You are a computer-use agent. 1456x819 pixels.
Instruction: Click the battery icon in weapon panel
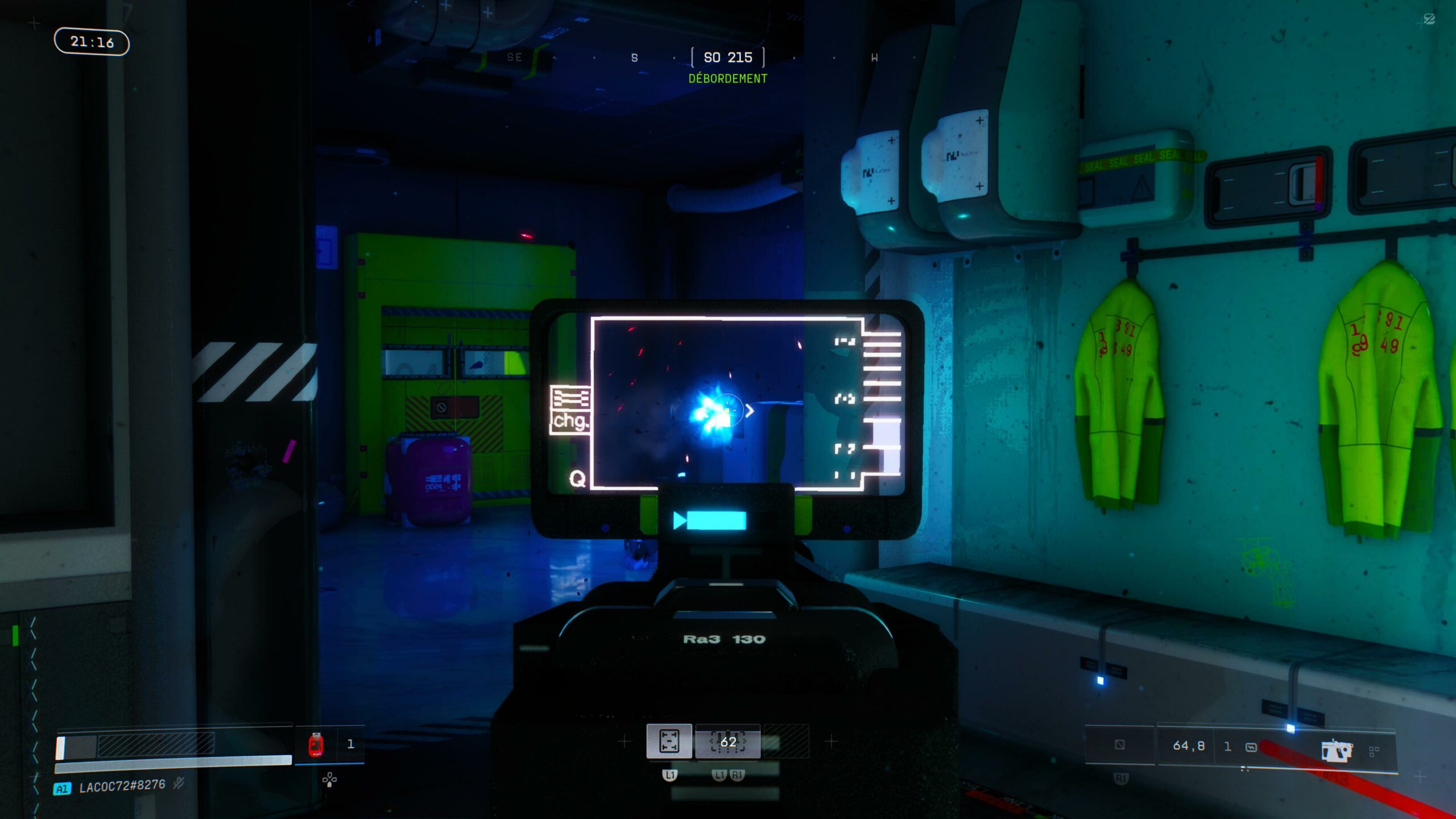(1251, 747)
